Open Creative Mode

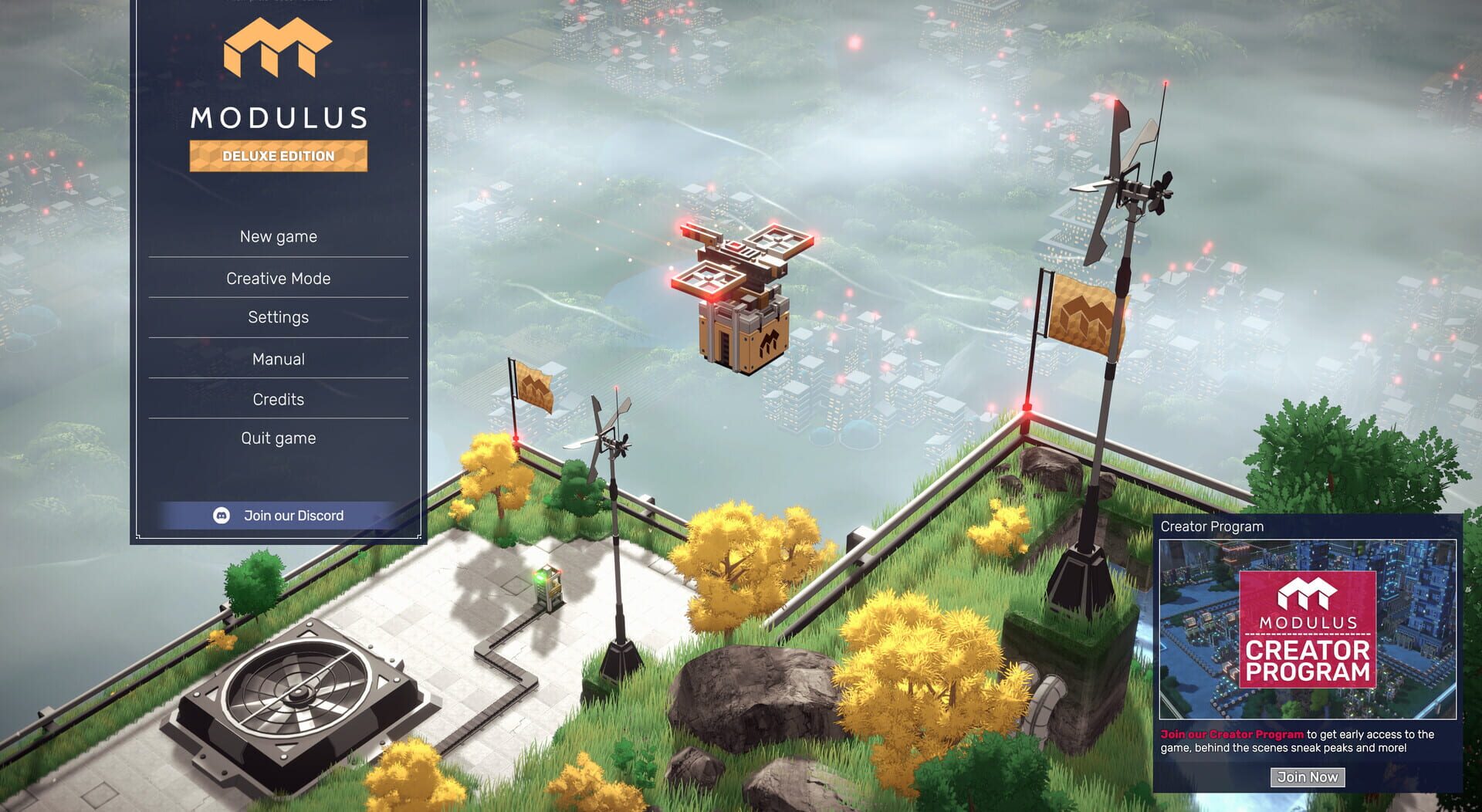click(x=279, y=278)
